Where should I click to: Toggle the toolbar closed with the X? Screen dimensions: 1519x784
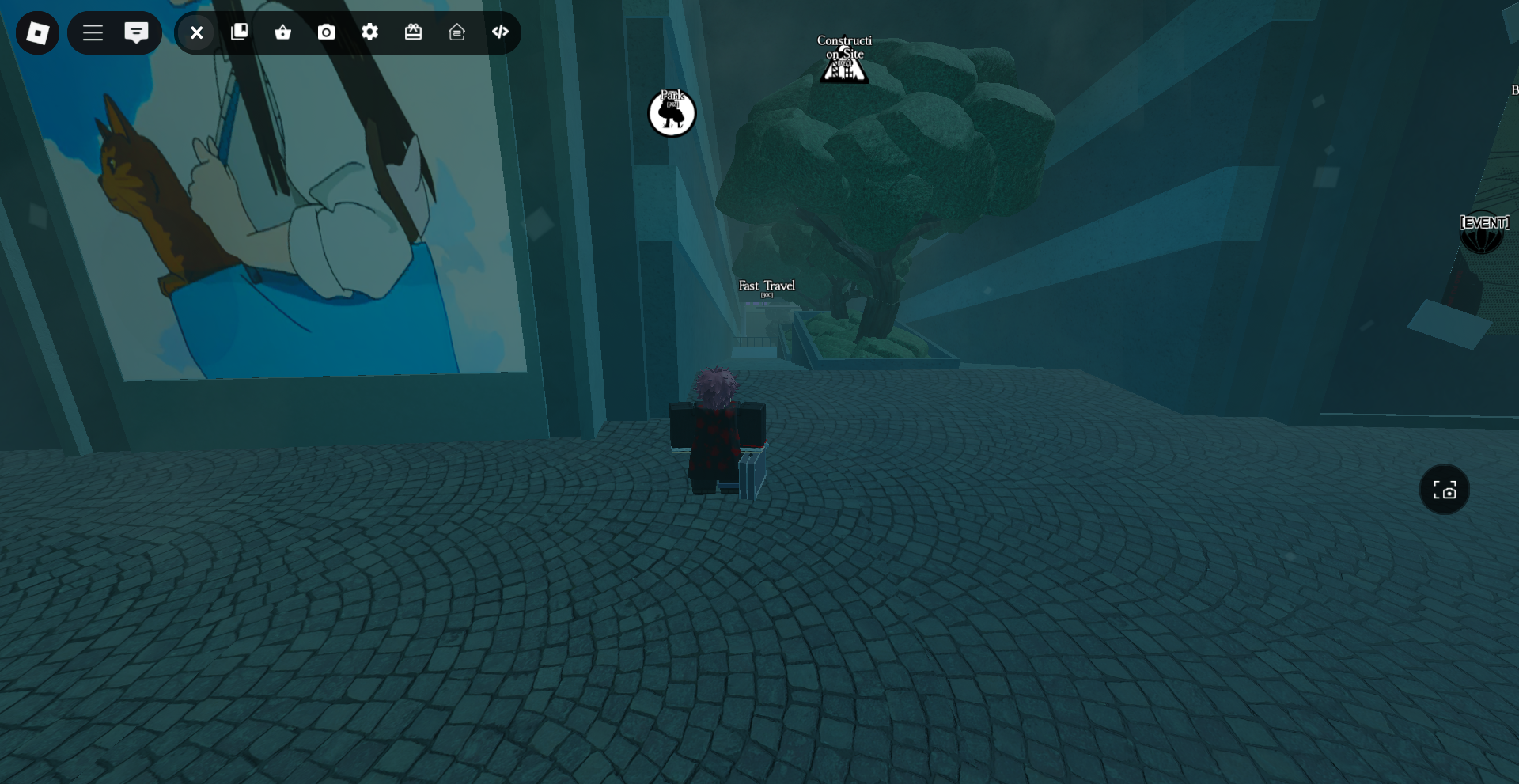196,32
